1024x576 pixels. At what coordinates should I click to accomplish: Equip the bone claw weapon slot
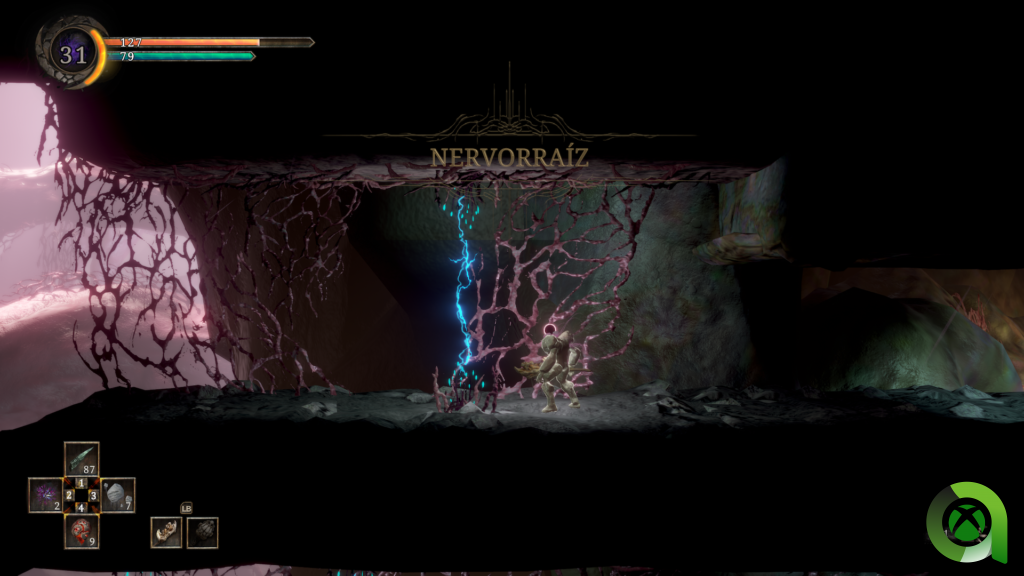[x=166, y=532]
